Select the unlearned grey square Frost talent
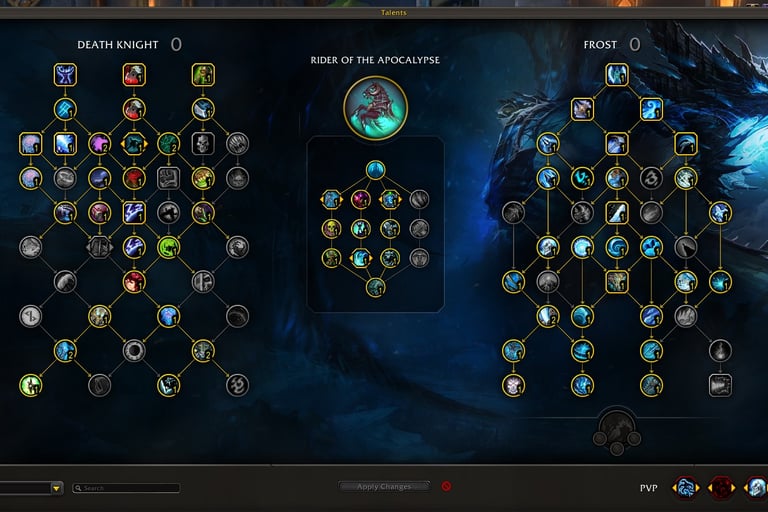 720,385
